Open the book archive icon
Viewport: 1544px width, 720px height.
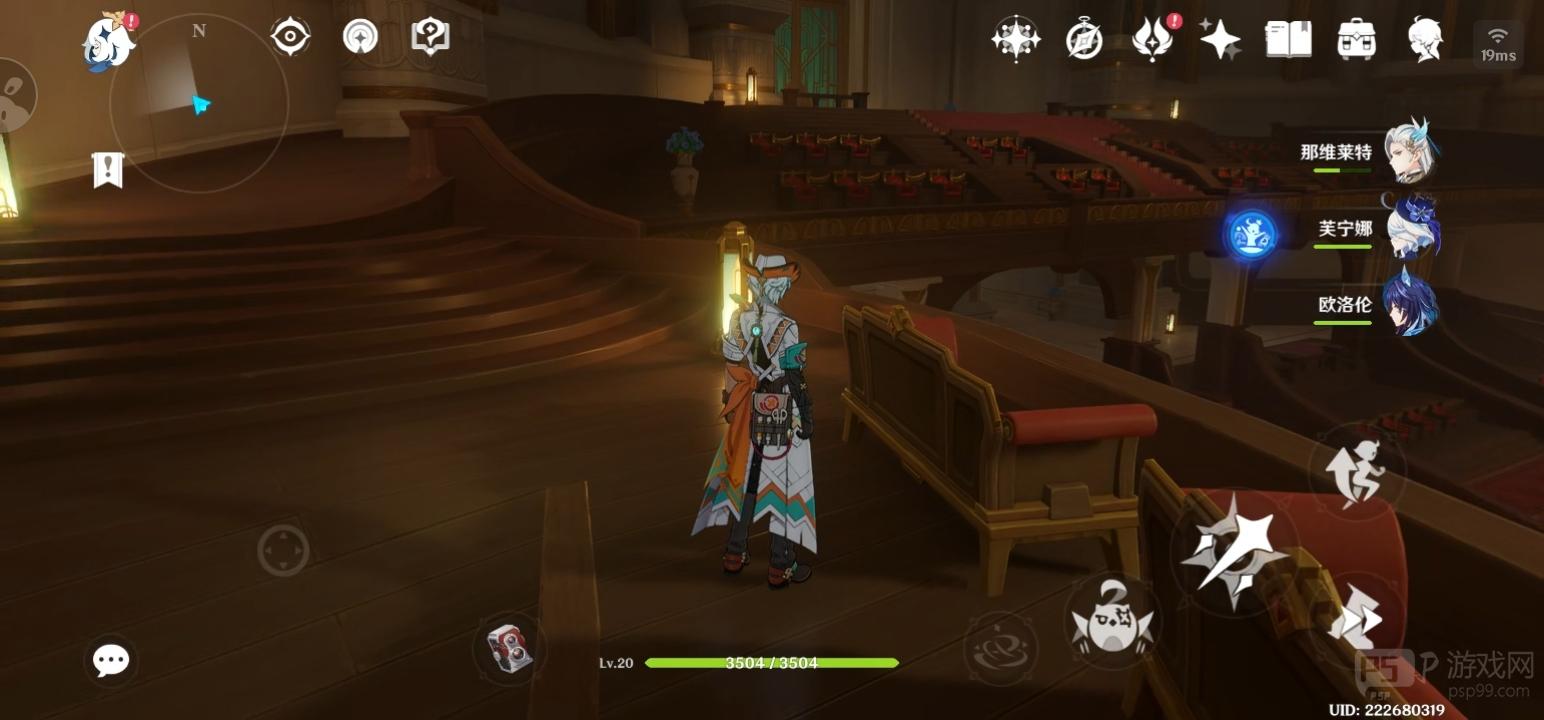tap(1288, 40)
